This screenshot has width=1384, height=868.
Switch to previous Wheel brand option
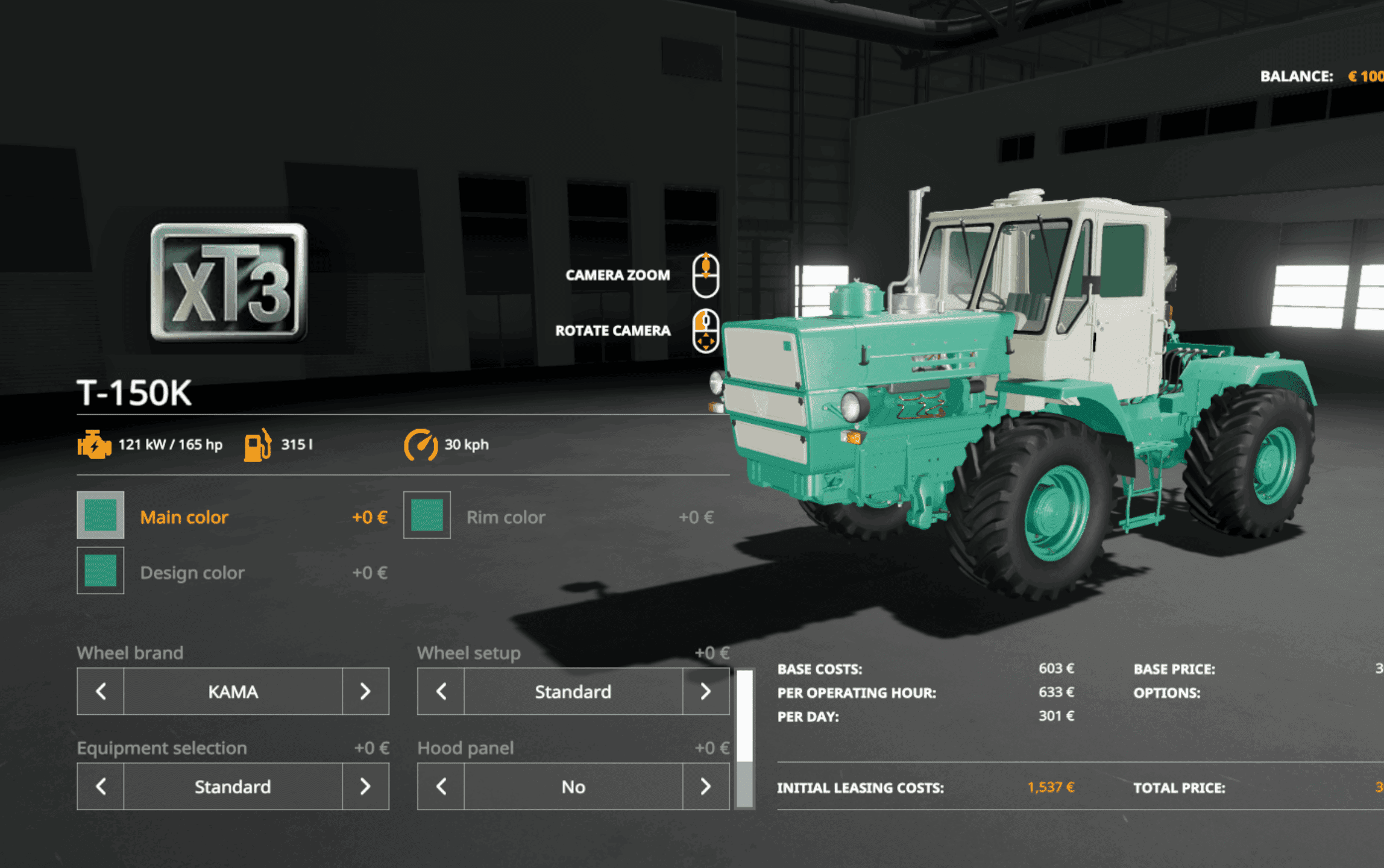pos(101,691)
